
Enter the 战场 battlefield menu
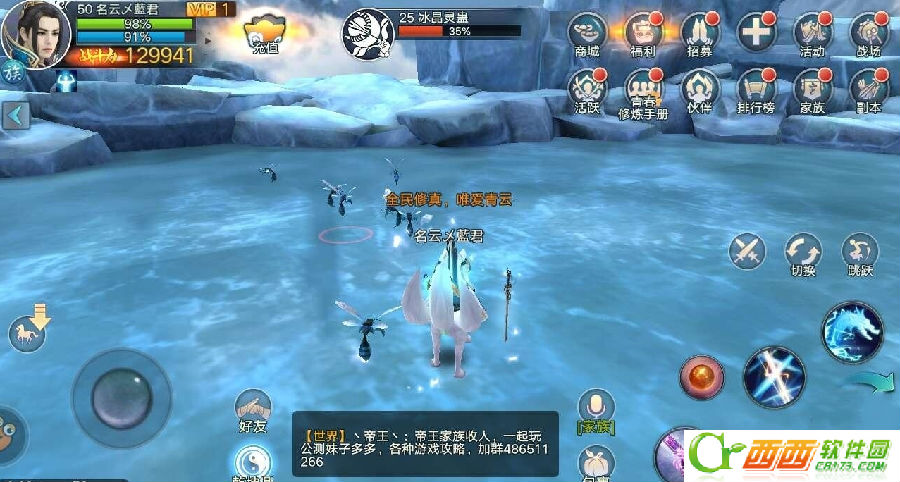(x=869, y=34)
